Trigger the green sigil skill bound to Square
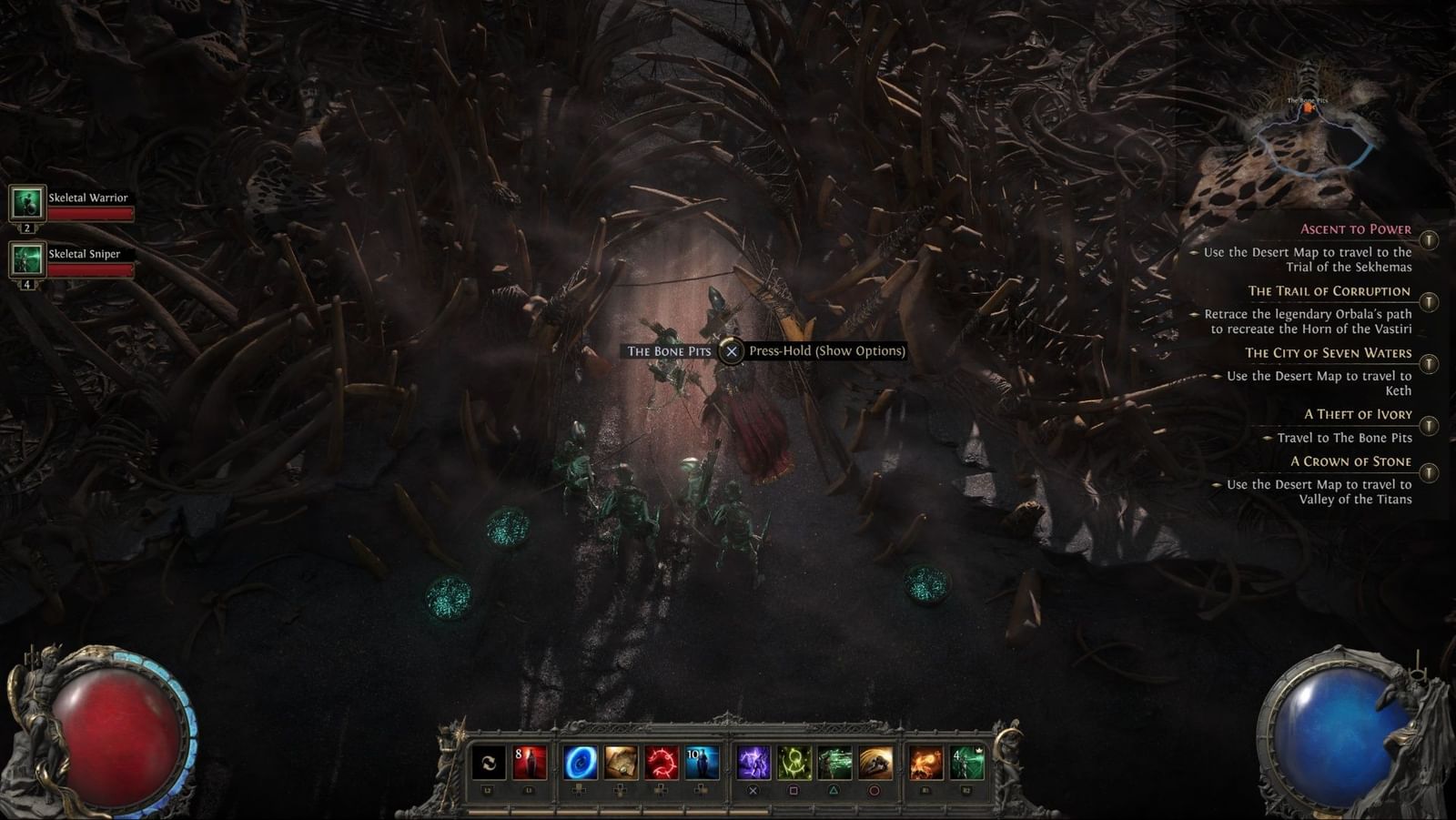 point(795,761)
